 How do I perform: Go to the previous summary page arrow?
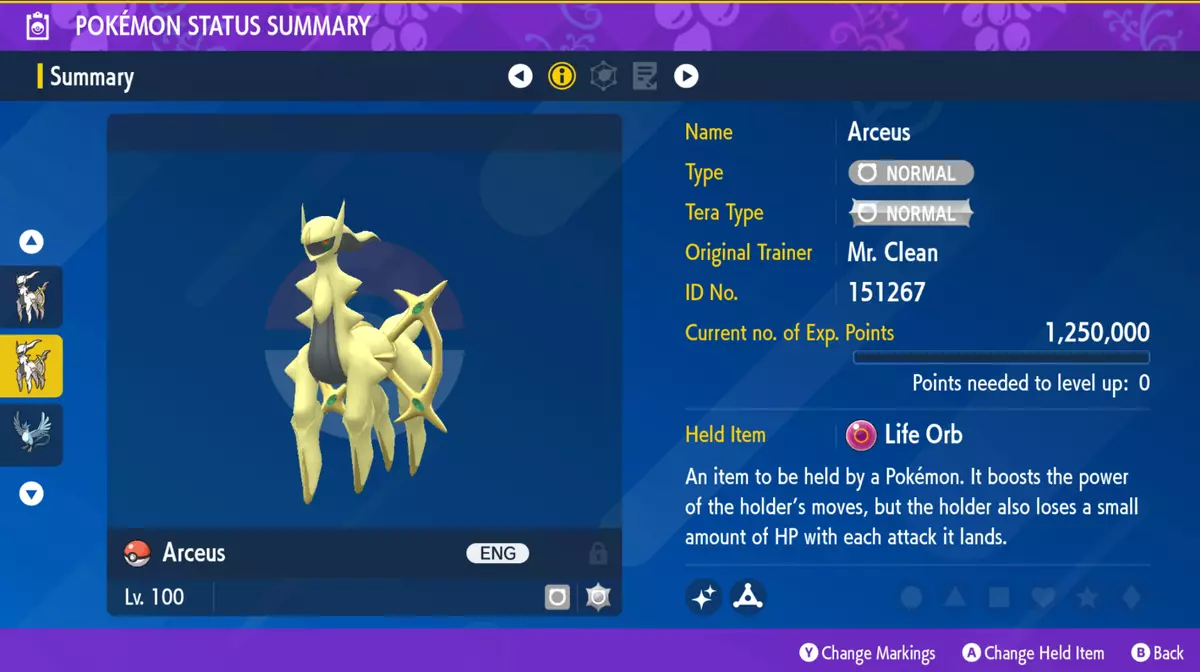(520, 76)
